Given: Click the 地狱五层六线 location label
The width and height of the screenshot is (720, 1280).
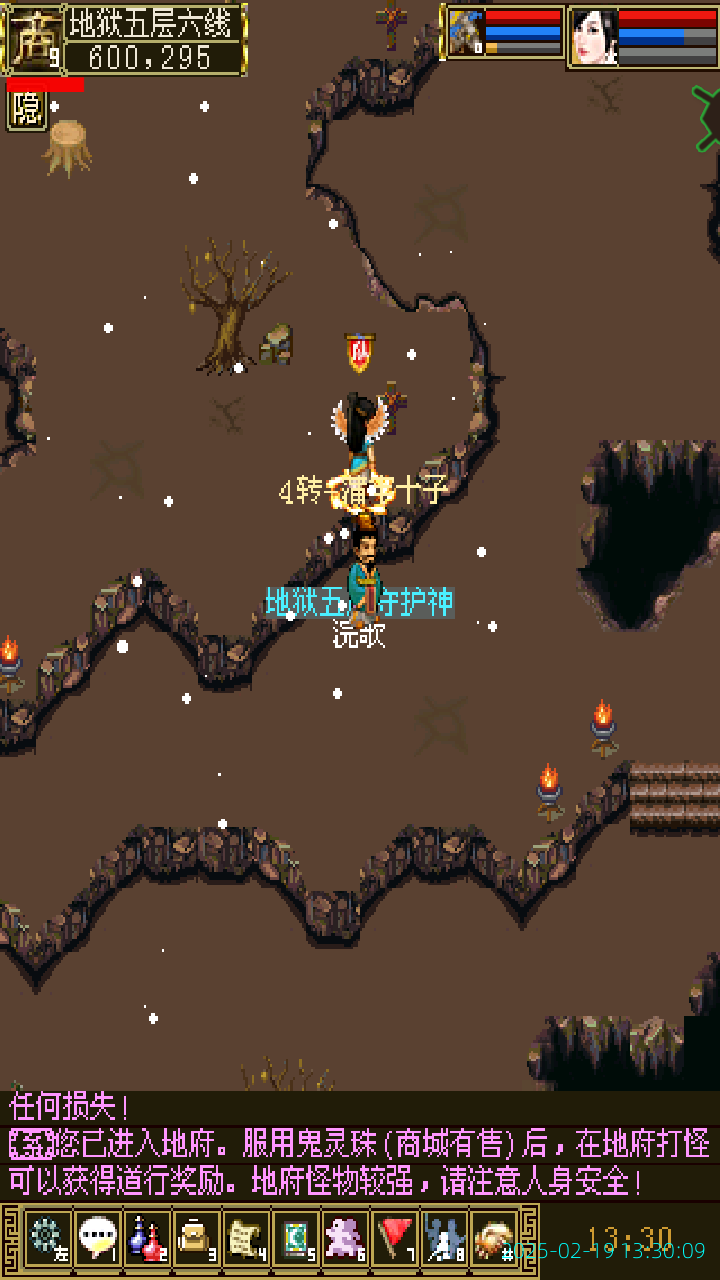Looking at the screenshot, I should pyautogui.click(x=155, y=22).
